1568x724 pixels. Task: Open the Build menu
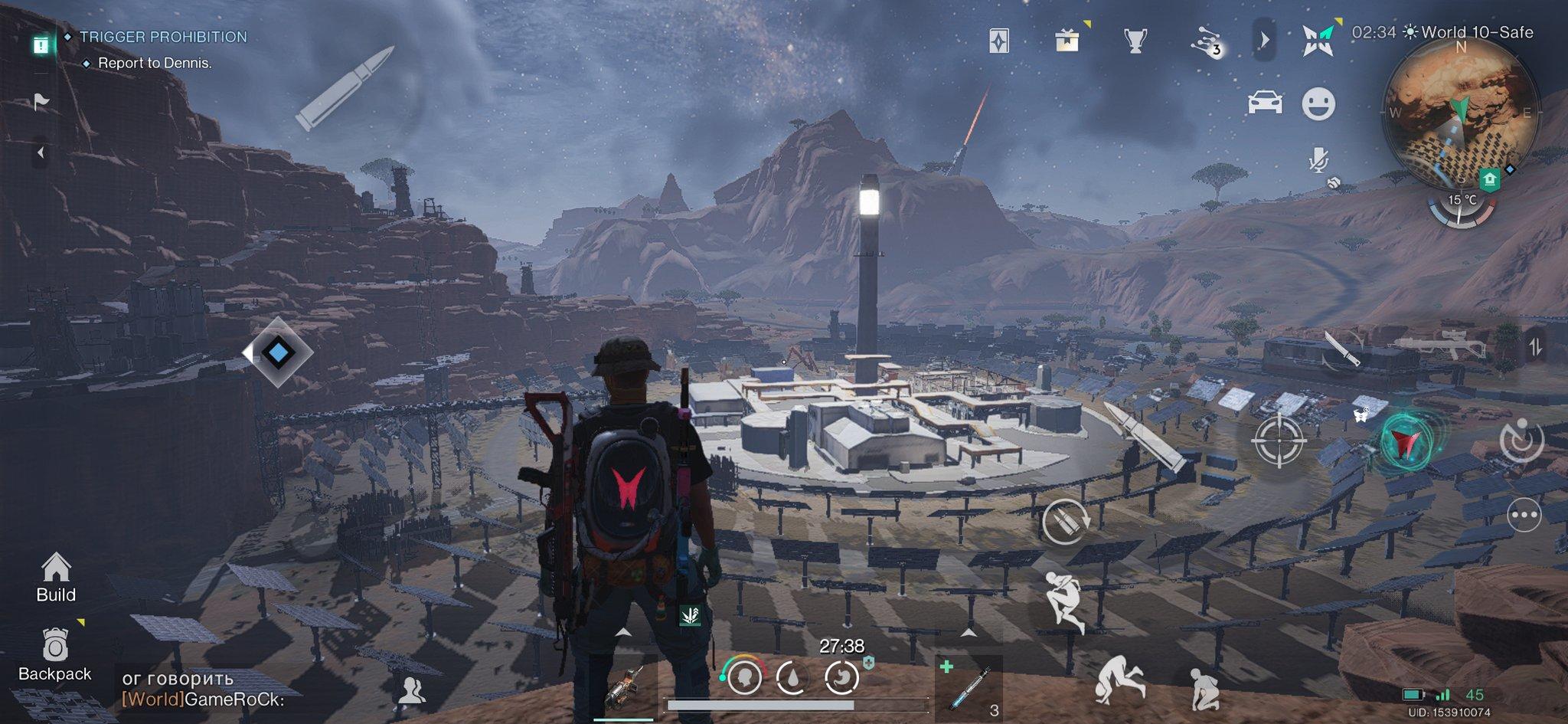(x=56, y=577)
